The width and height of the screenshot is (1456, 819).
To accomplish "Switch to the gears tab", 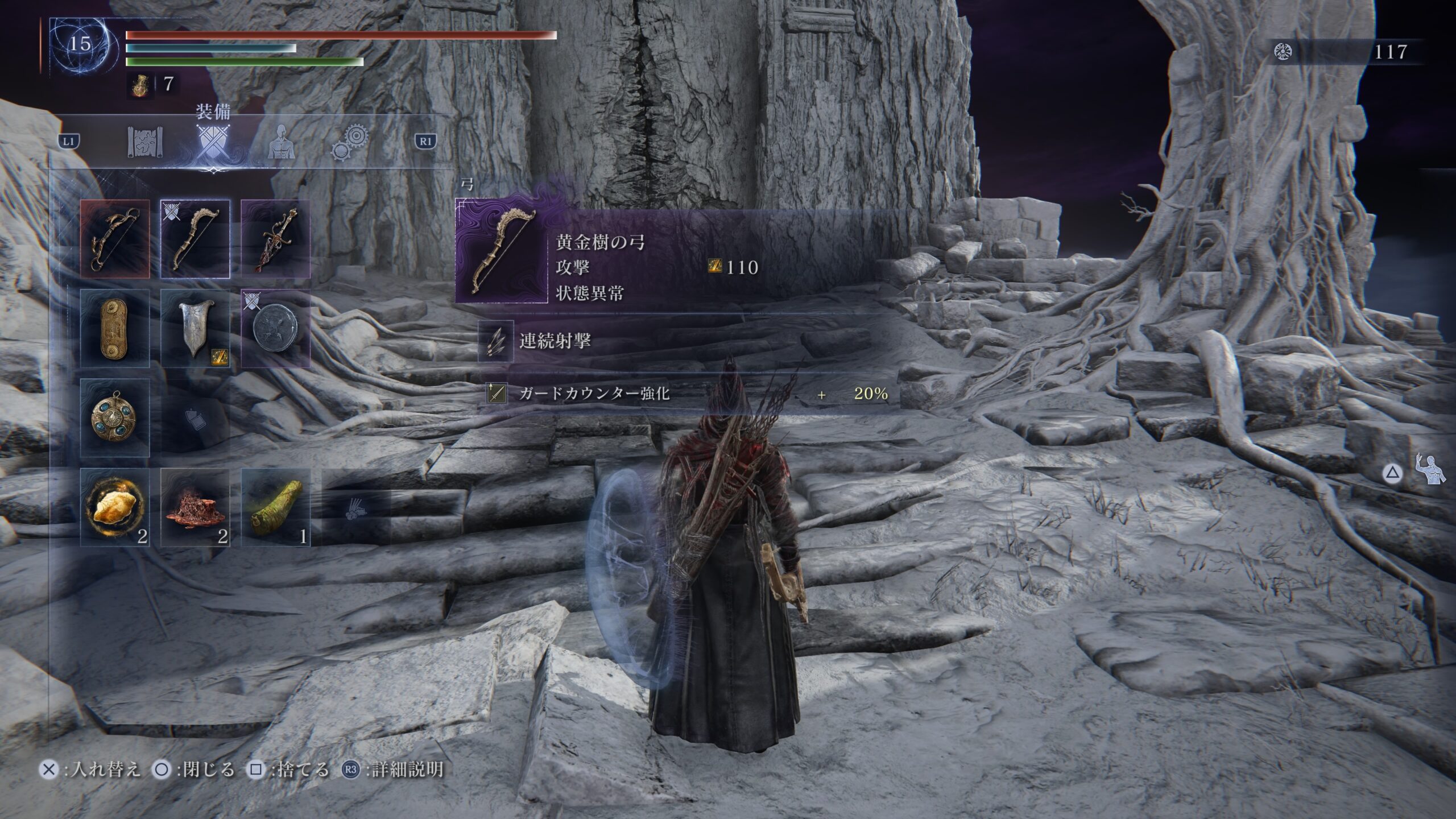I will coord(349,142).
